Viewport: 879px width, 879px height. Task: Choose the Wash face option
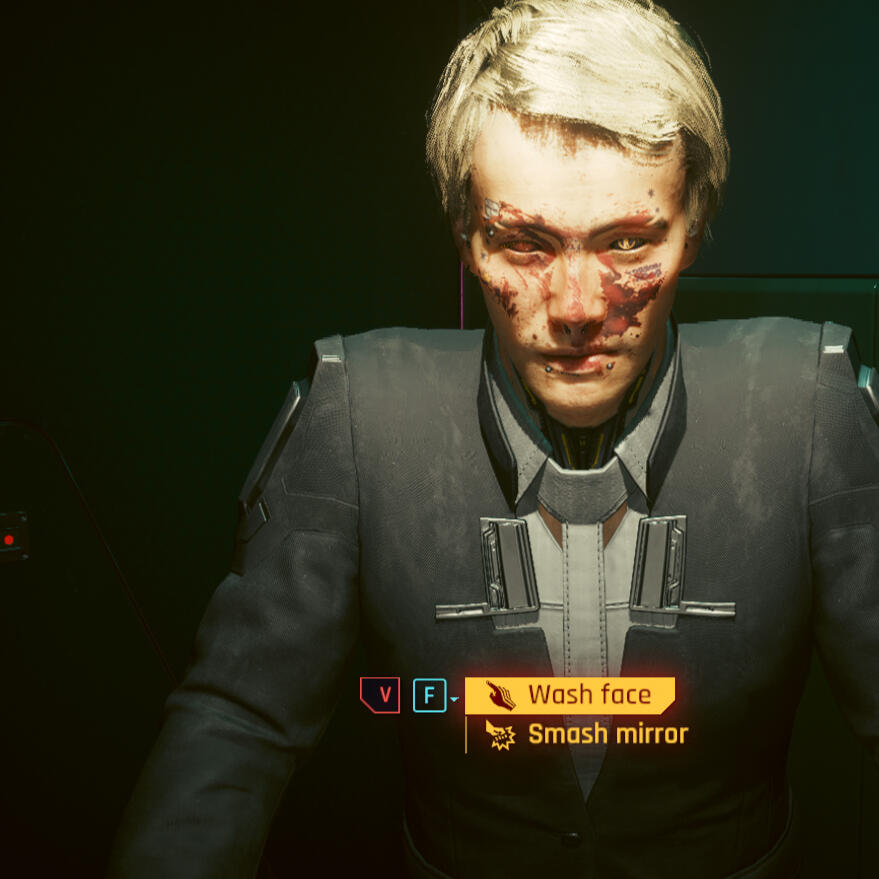570,695
